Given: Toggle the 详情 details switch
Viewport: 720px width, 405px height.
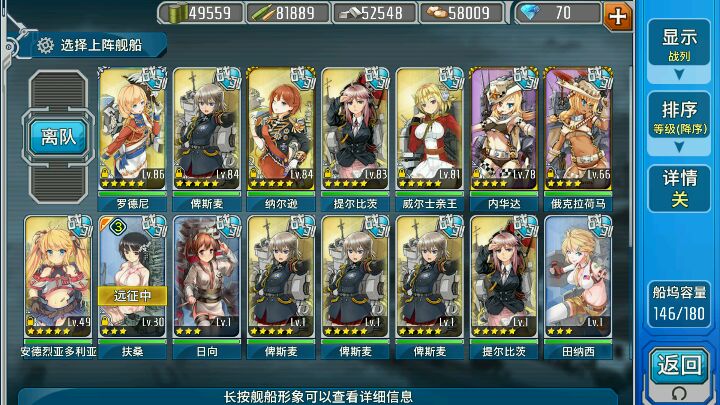Looking at the screenshot, I should click(679, 188).
